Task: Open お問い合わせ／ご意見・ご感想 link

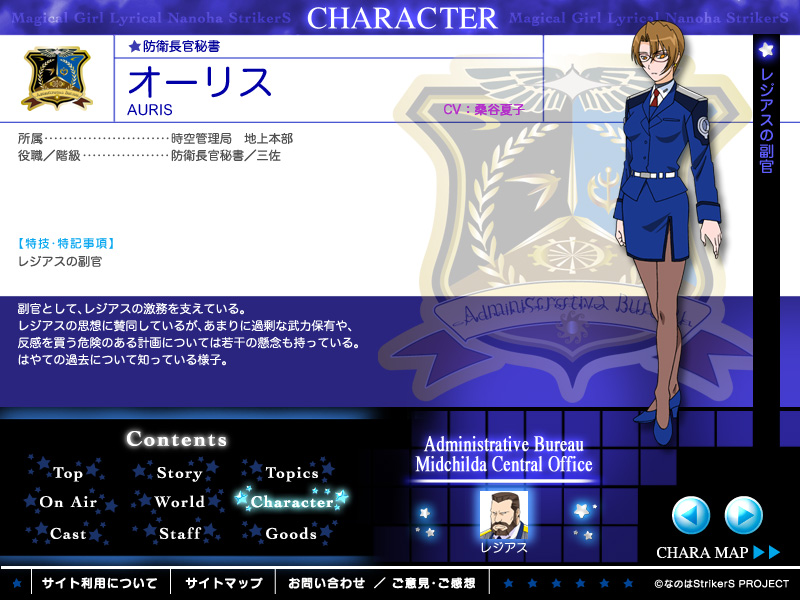Action: (382, 583)
